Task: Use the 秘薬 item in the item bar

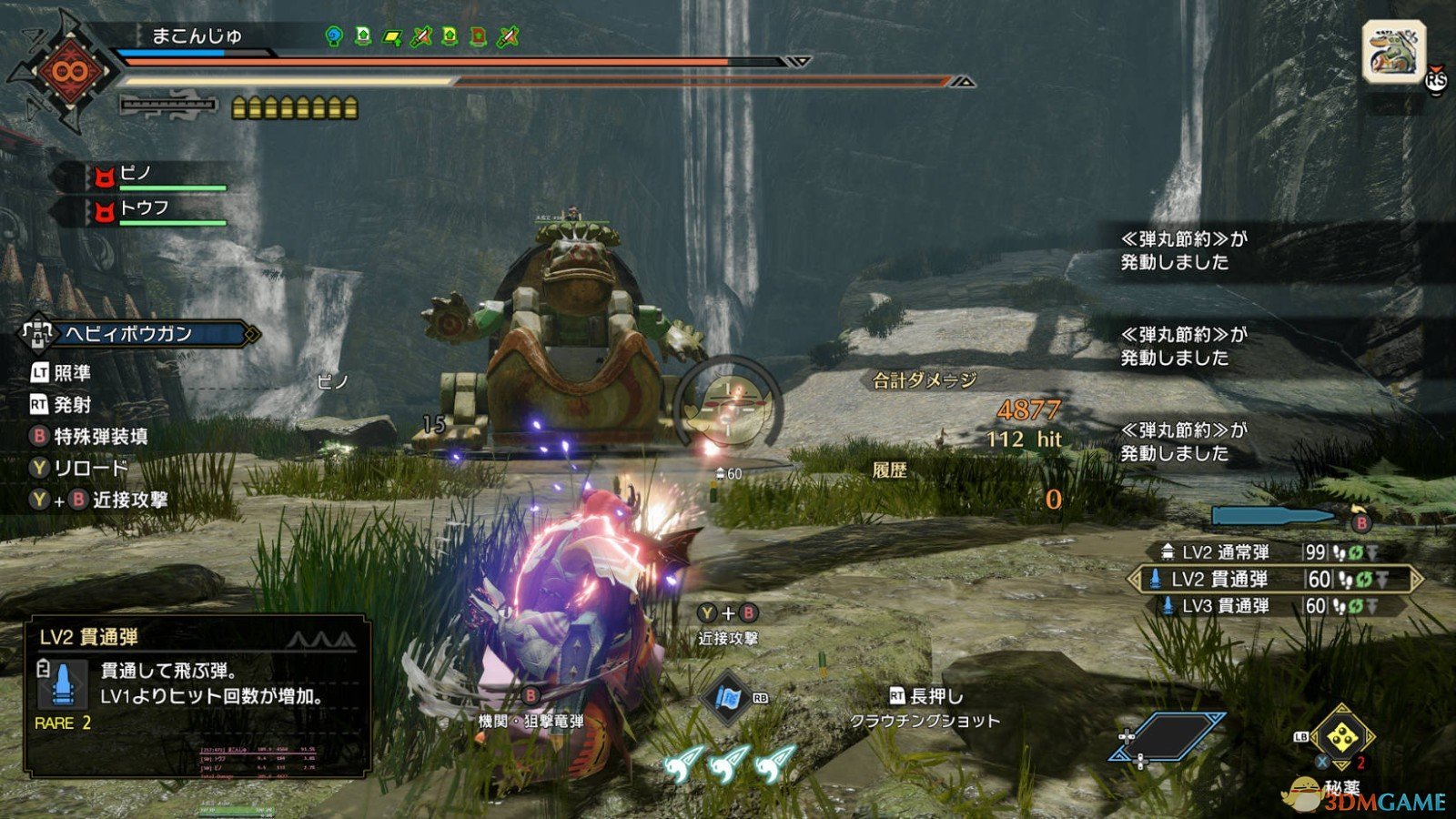Action: point(1340,739)
